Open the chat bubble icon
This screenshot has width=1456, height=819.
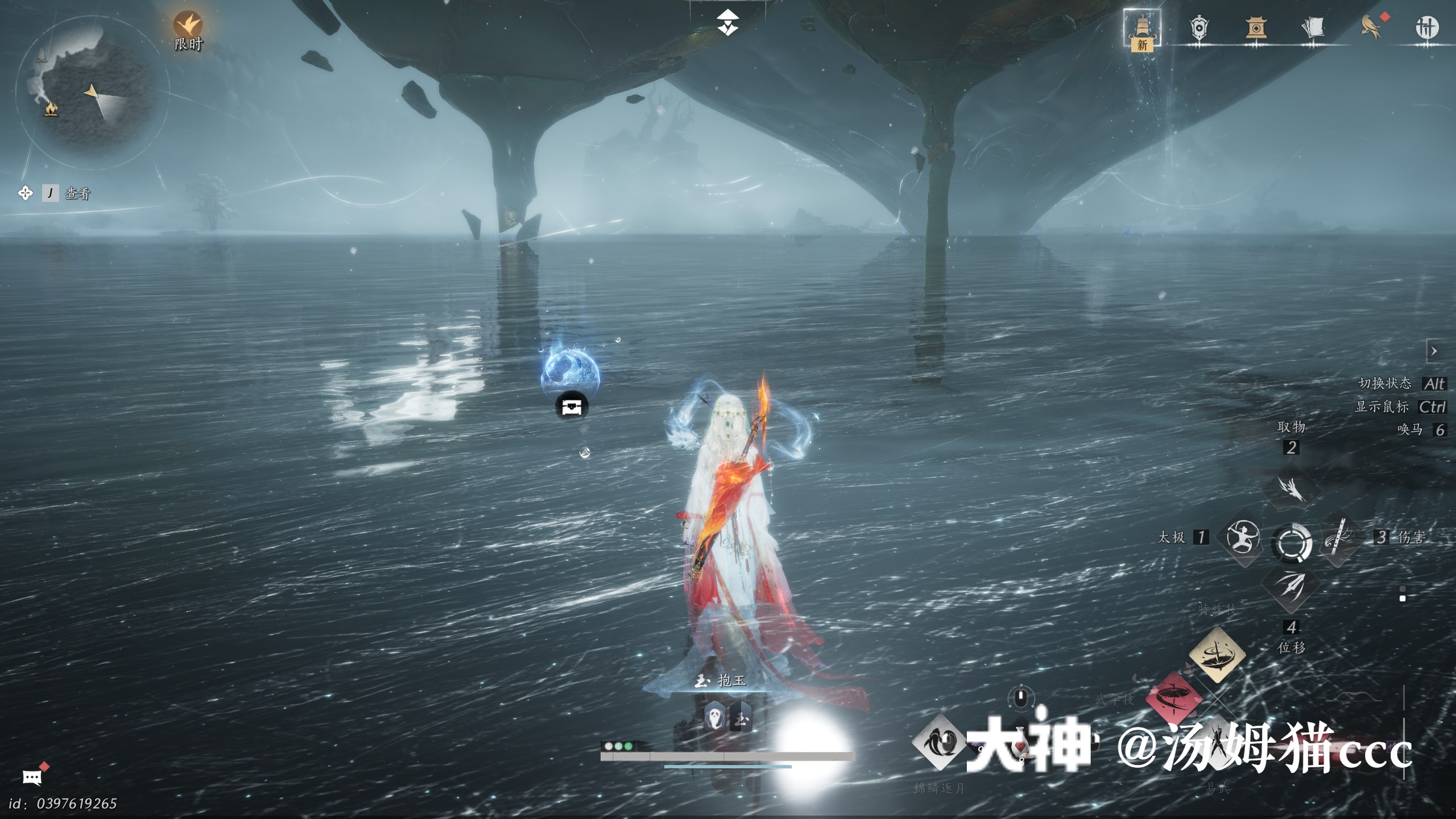pos(32,777)
